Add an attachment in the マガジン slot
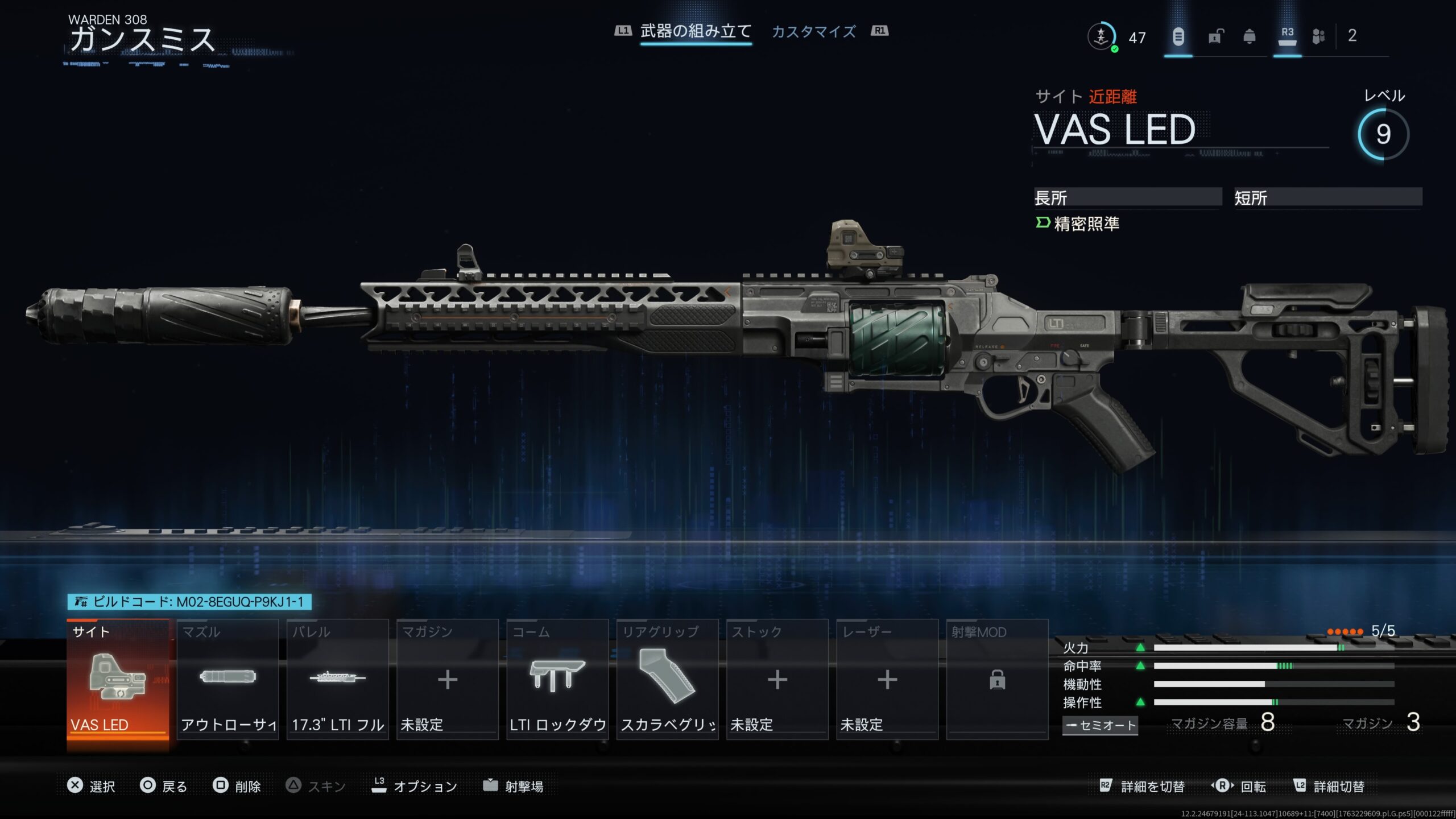 tap(448, 680)
